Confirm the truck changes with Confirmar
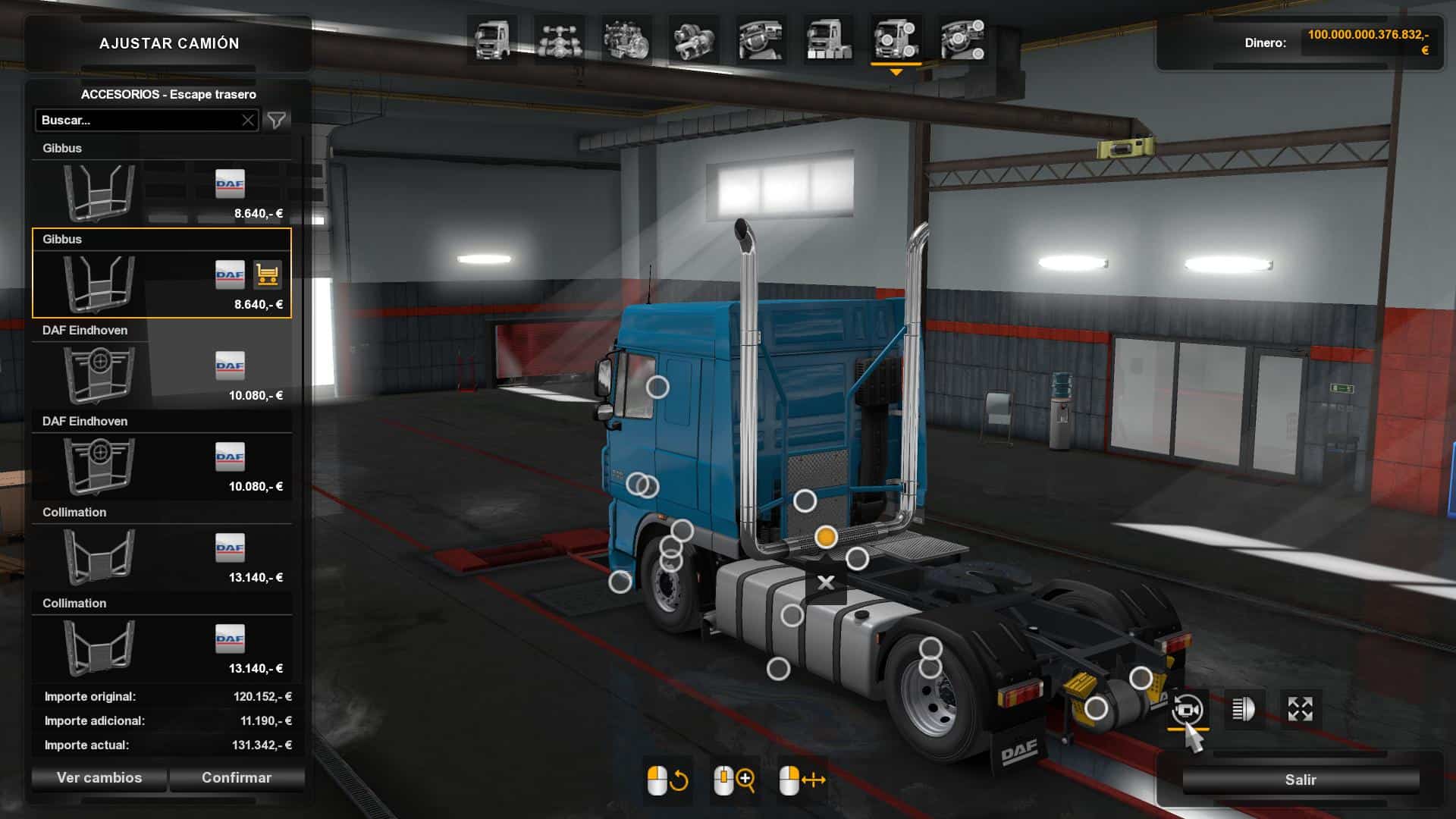The image size is (1456, 819). point(236,778)
